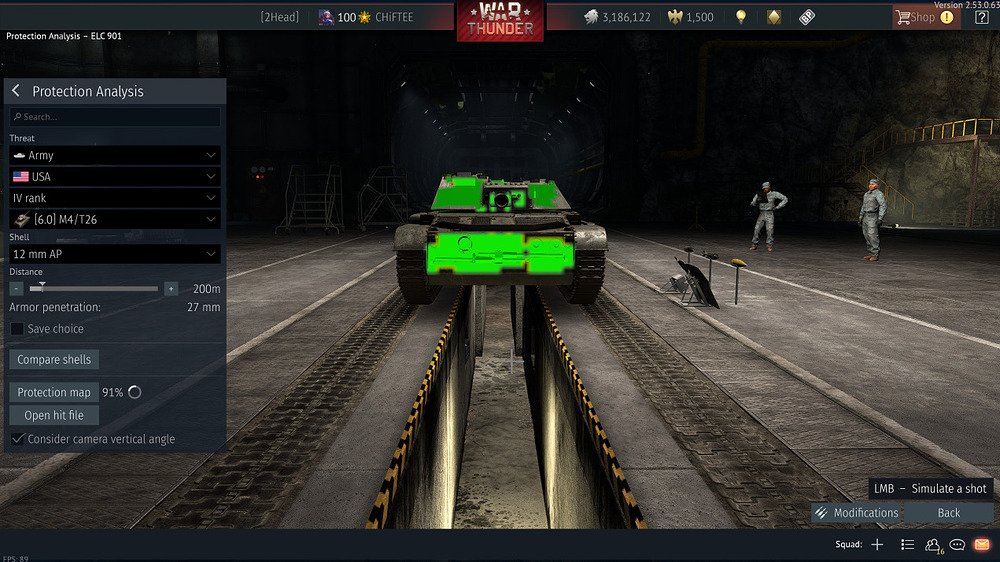Open the Army threat type dropdown

tap(115, 156)
